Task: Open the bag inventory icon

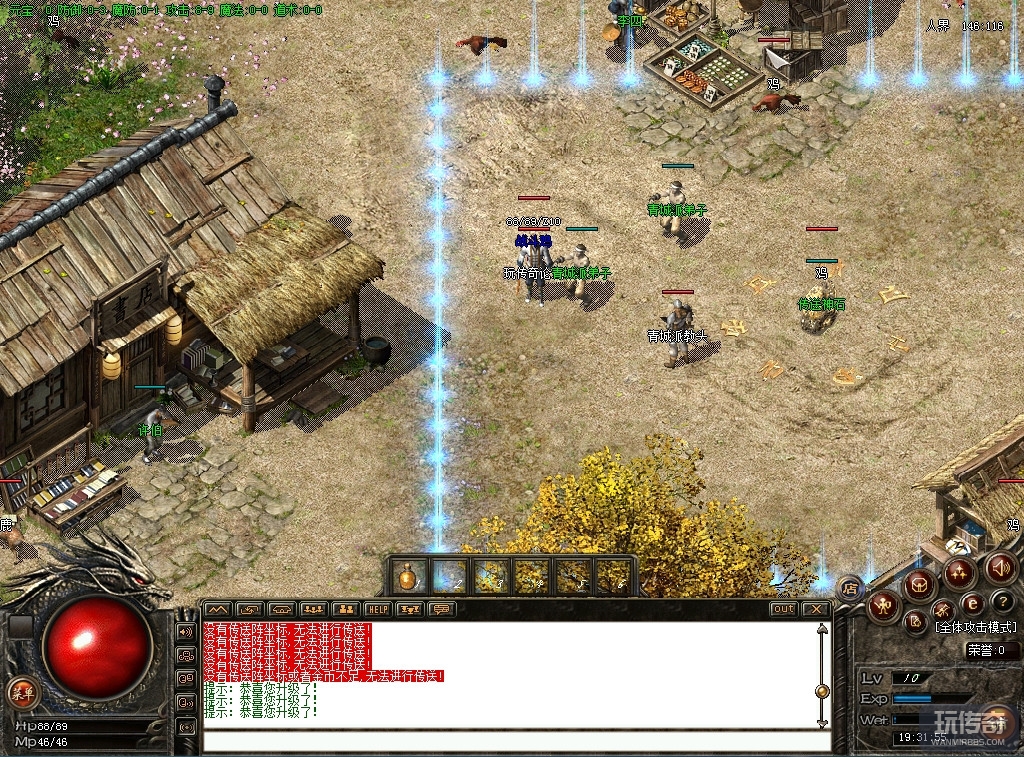Action: pyautogui.click(x=918, y=585)
